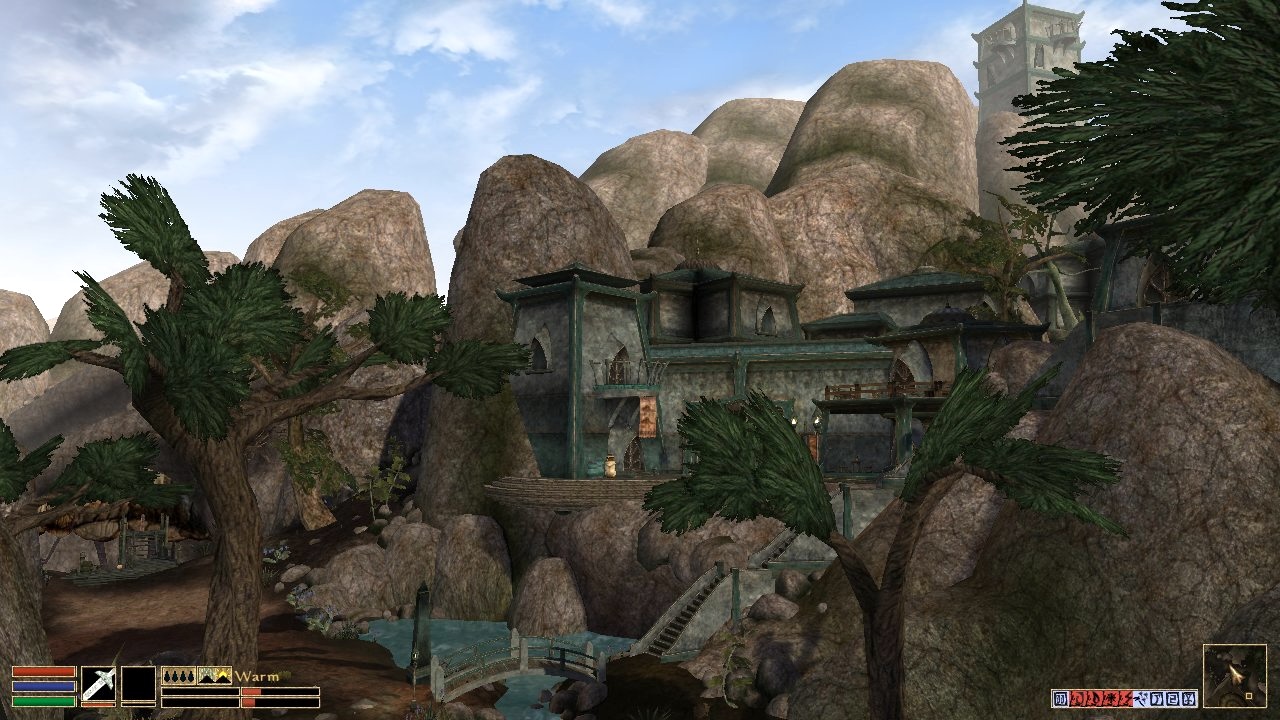The width and height of the screenshot is (1280, 720).
Task: Click the mountain and sun temperature icon
Action: pos(214,676)
